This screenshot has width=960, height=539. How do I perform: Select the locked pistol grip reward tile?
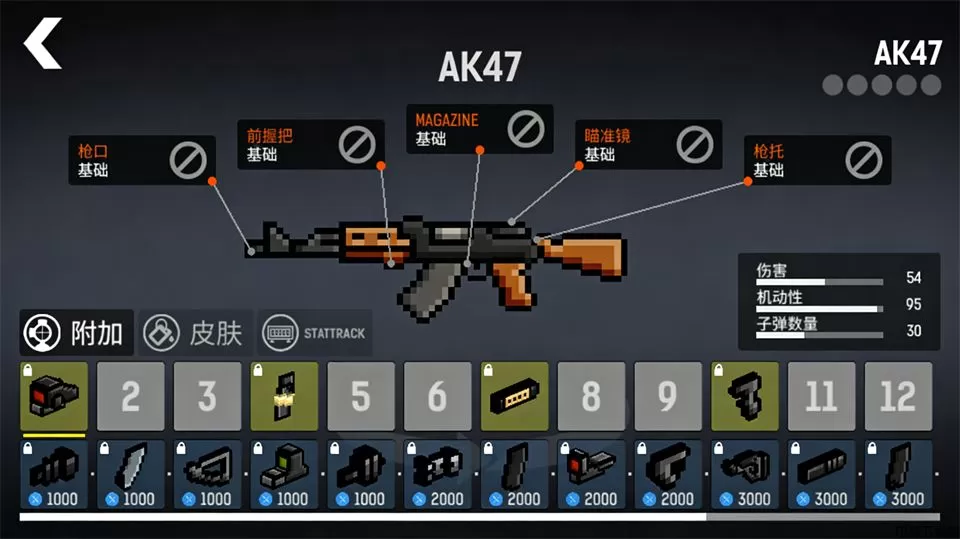point(744,396)
